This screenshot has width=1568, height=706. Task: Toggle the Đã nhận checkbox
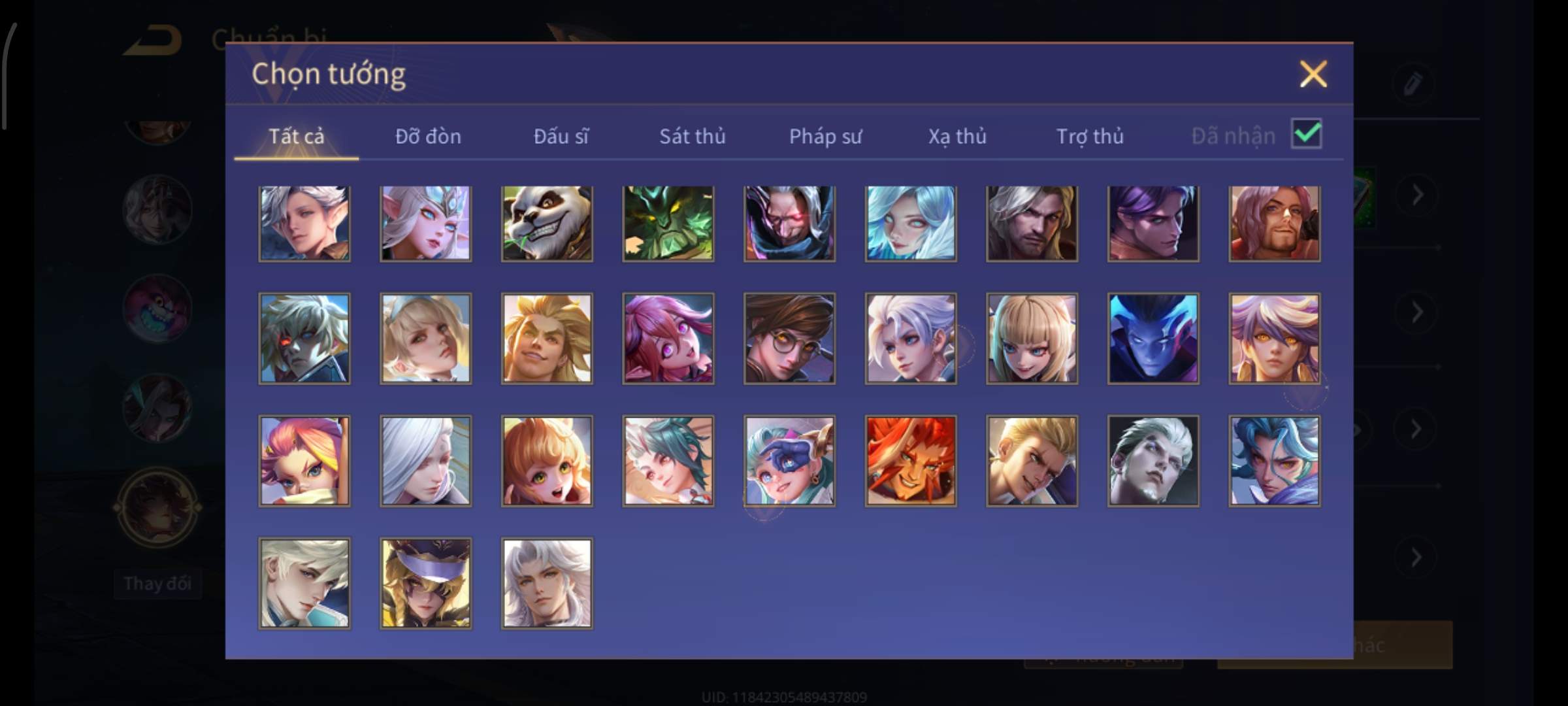(1306, 134)
